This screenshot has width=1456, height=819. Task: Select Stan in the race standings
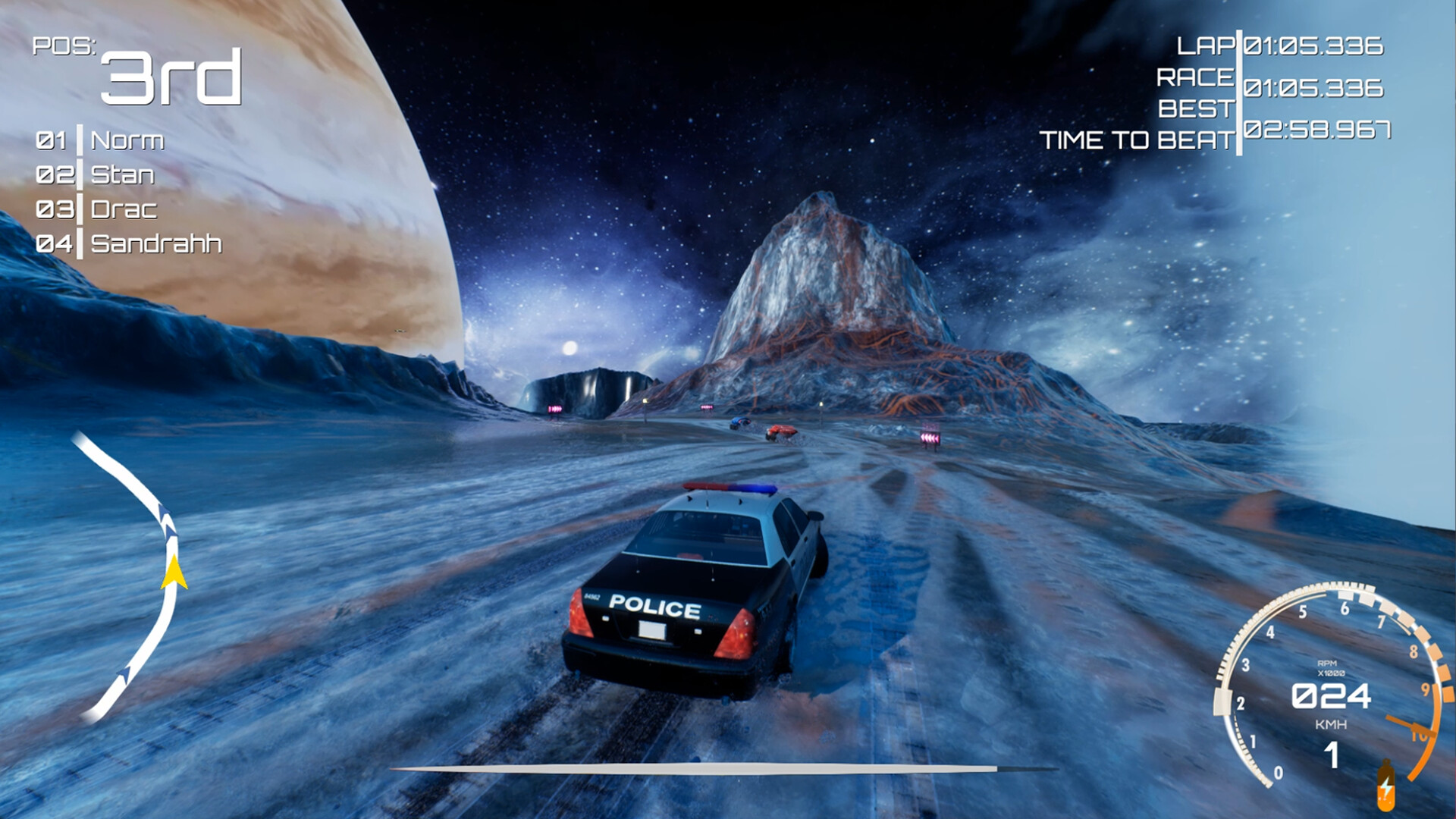click(x=122, y=174)
